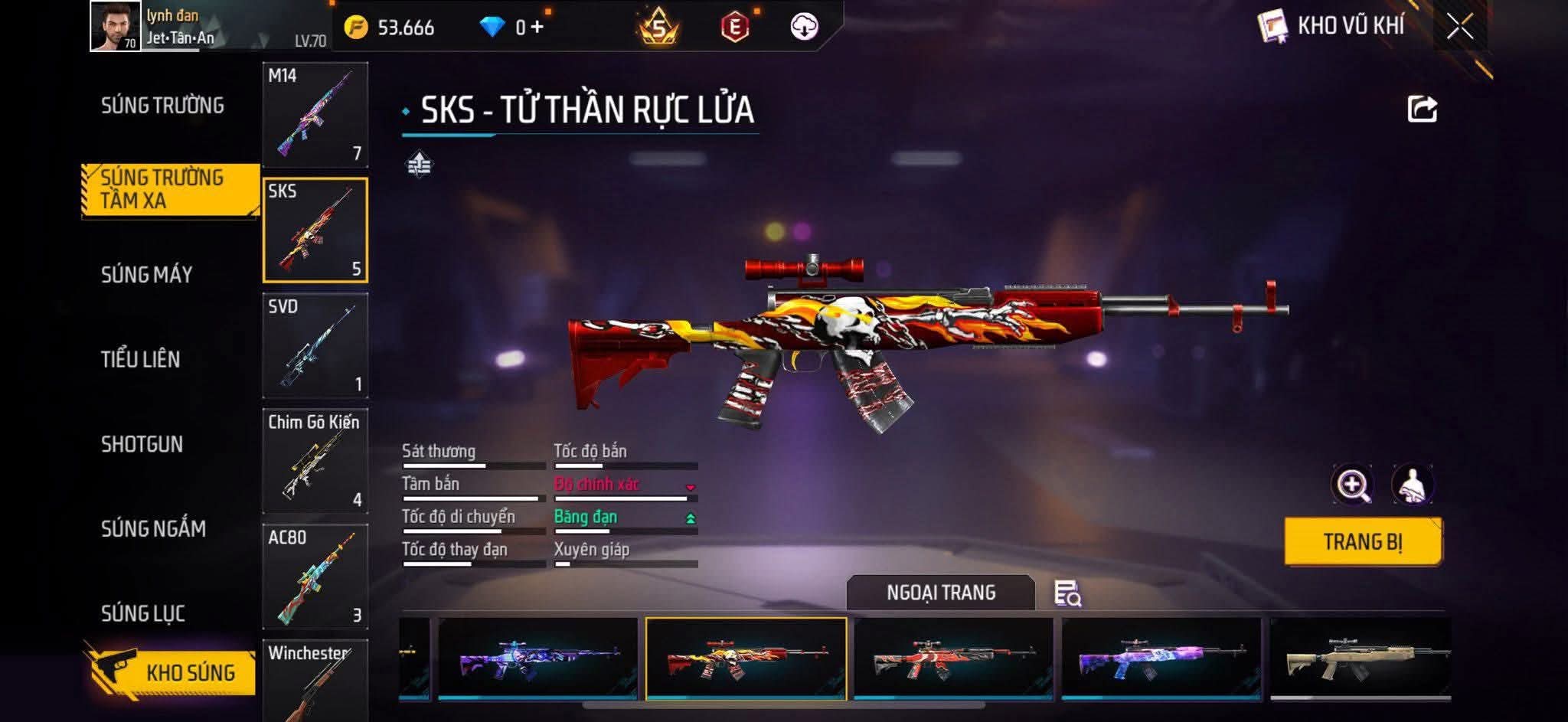Pick the SVD weapon tile
This screenshot has height=722, width=1568.
pyautogui.click(x=315, y=345)
